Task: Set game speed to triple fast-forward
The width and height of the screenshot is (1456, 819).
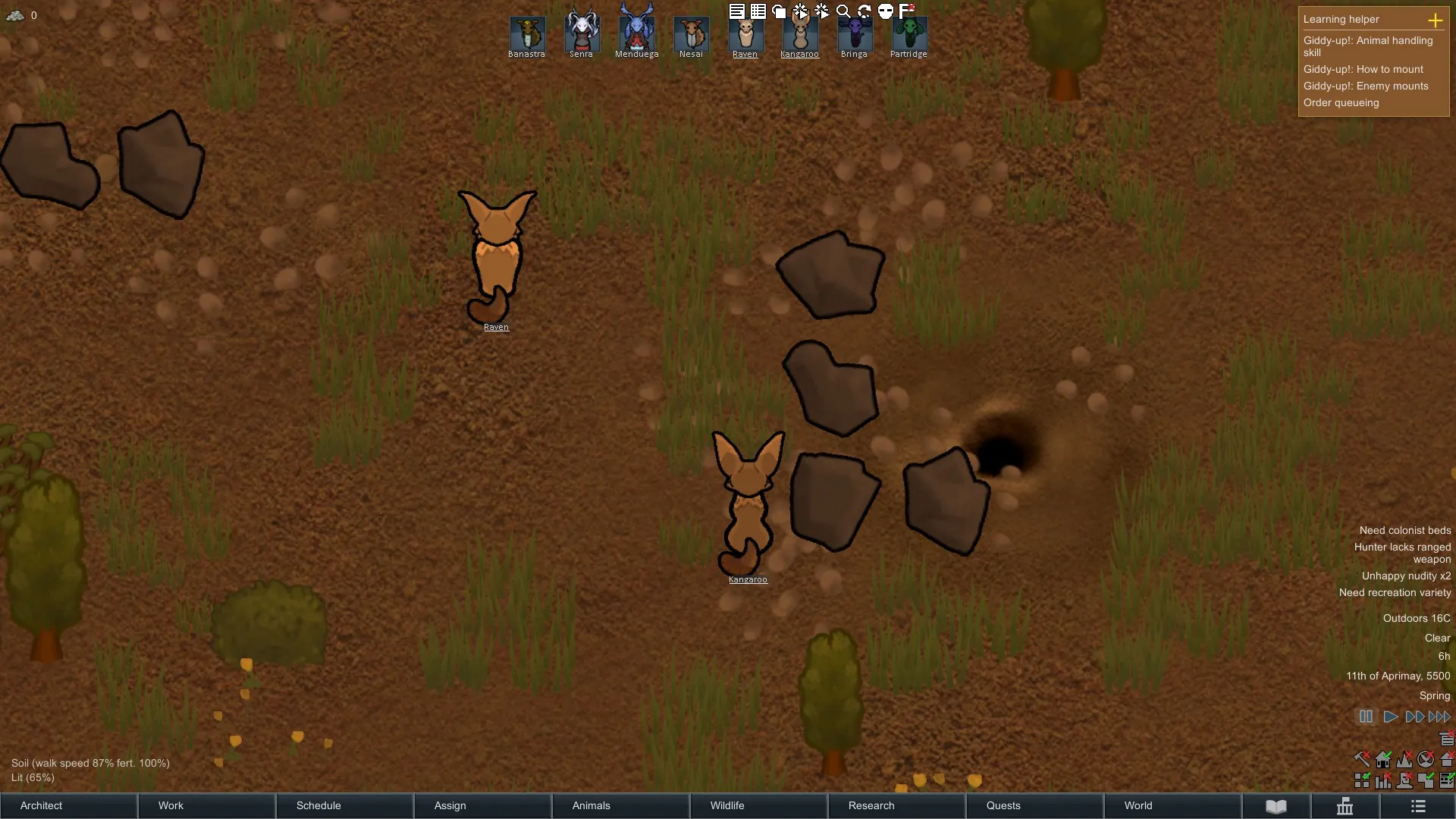Action: (1439, 717)
